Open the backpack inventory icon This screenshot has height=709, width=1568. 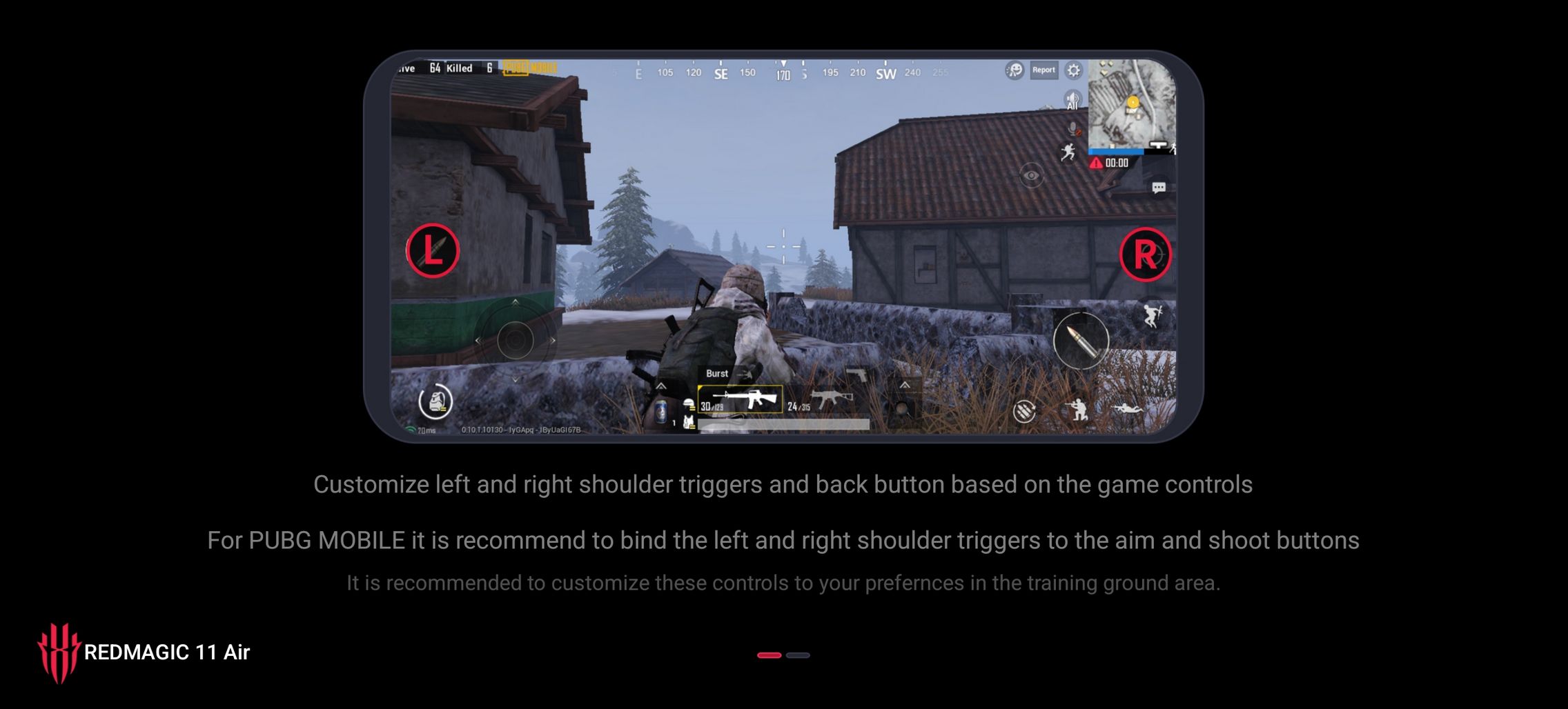tap(435, 401)
